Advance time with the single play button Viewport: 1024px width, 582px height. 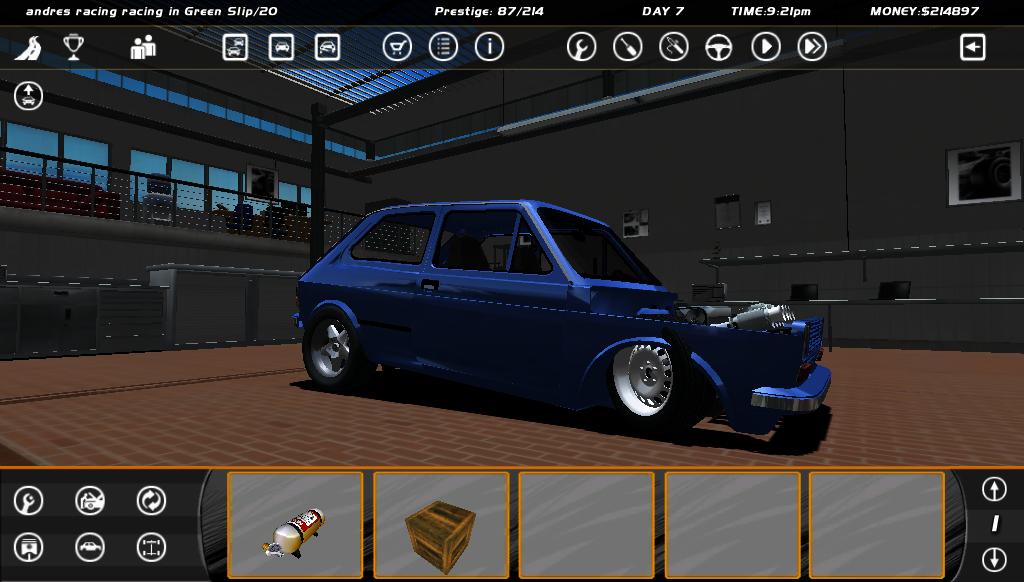click(766, 47)
